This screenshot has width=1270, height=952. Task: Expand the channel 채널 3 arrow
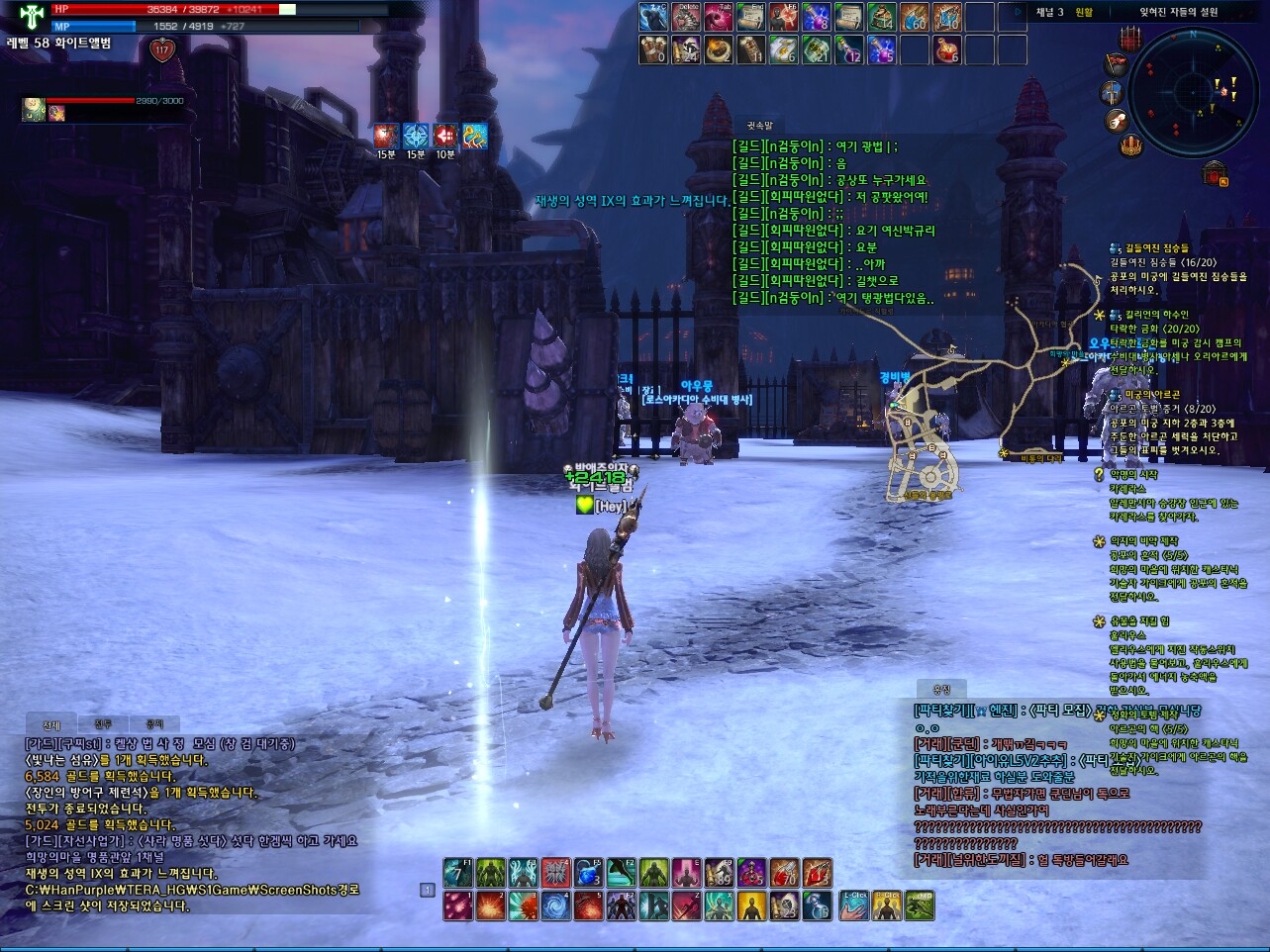point(1018,12)
